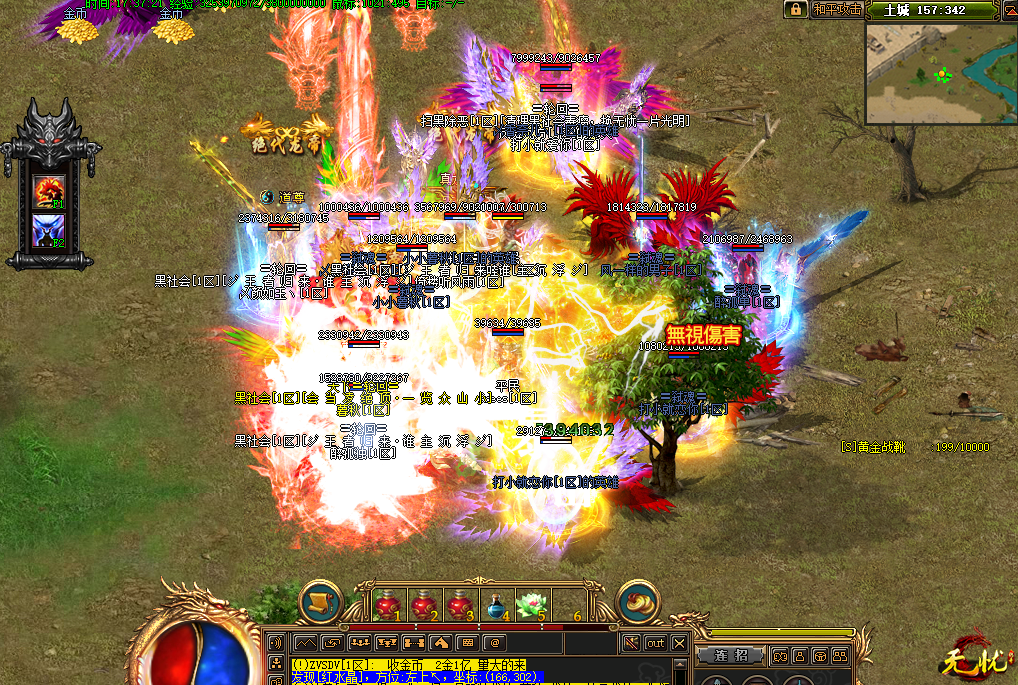The width and height of the screenshot is (1018, 685).
Task: Use the blue potion in slot 4
Action: pyautogui.click(x=494, y=605)
